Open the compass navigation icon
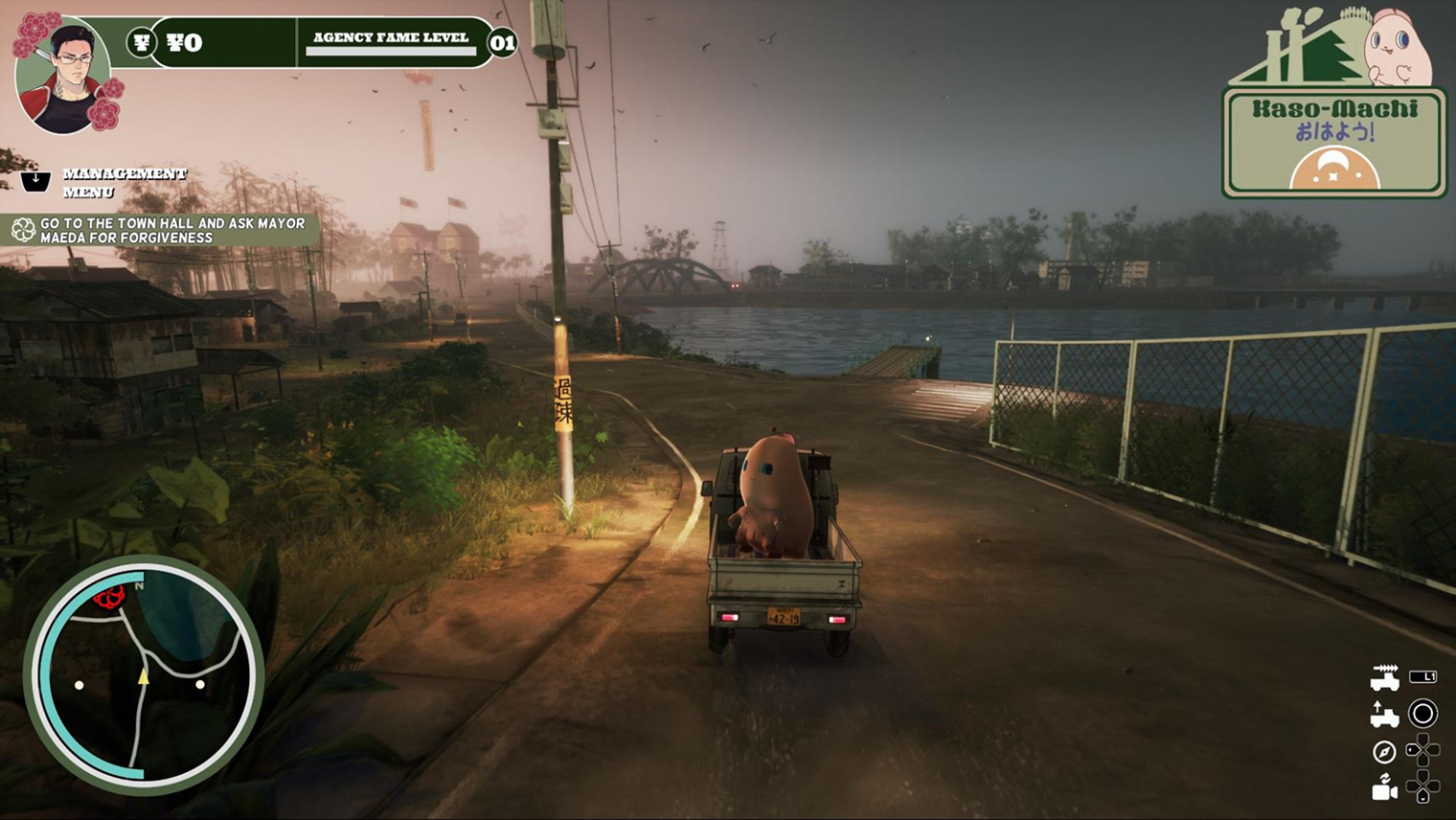1456x820 pixels. (x=1383, y=752)
